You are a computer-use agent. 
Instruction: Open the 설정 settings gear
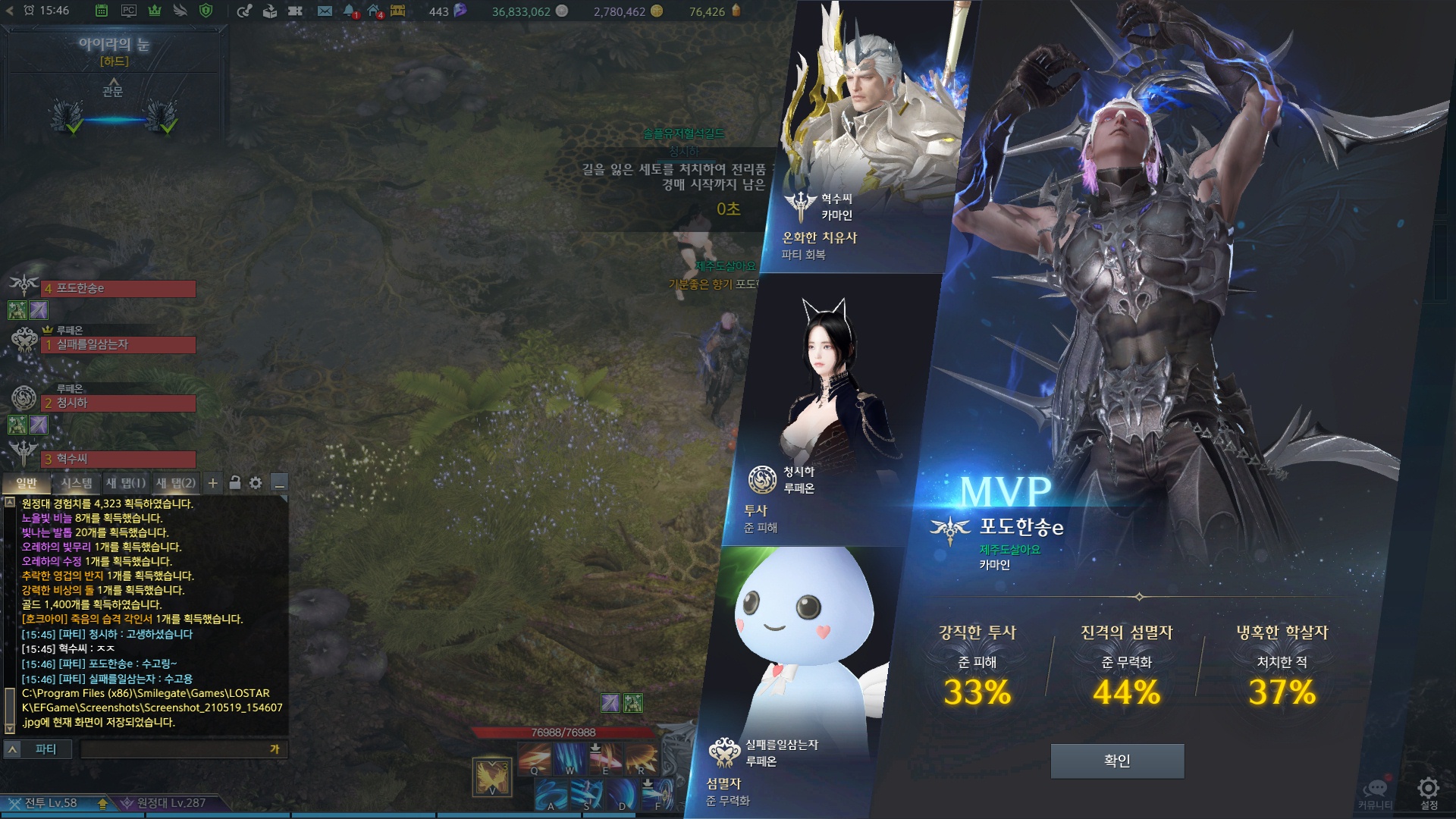1429,790
